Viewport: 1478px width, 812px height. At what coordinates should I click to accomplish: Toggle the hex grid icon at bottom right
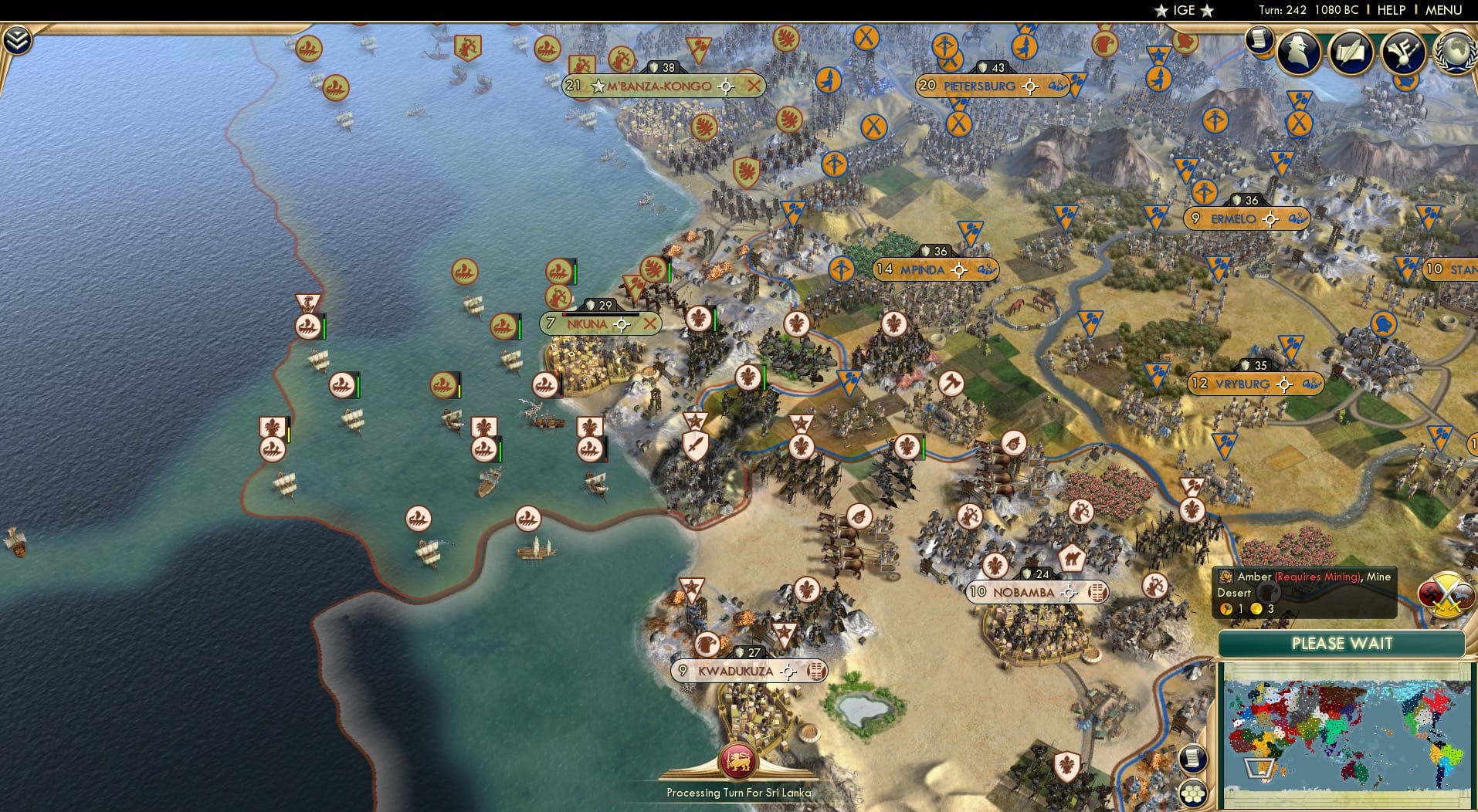pyautogui.click(x=1194, y=795)
